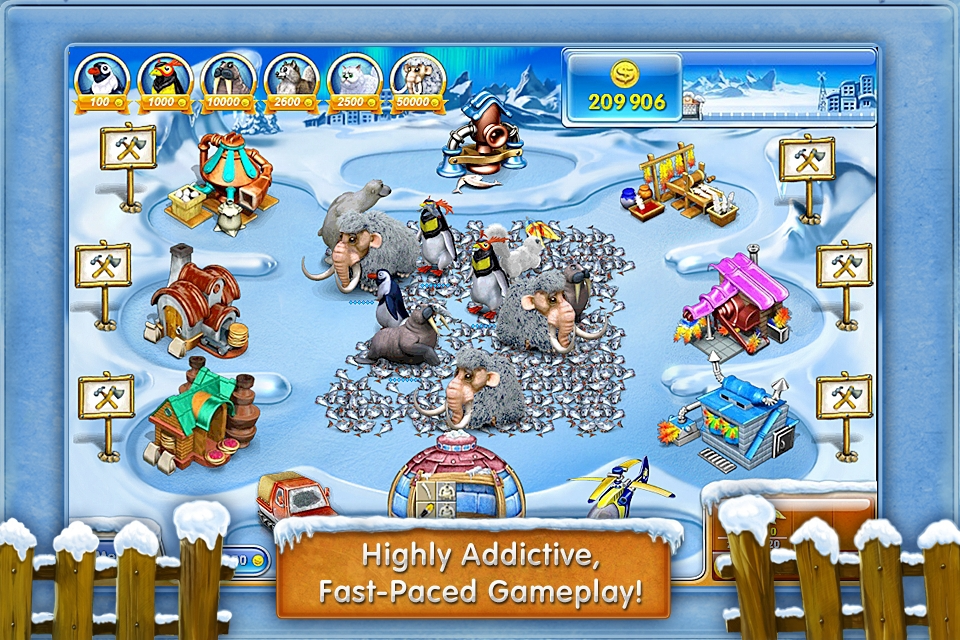This screenshot has height=640, width=960.
Task: Buy the red-crested penguin costing 1000
Action: click(x=164, y=80)
